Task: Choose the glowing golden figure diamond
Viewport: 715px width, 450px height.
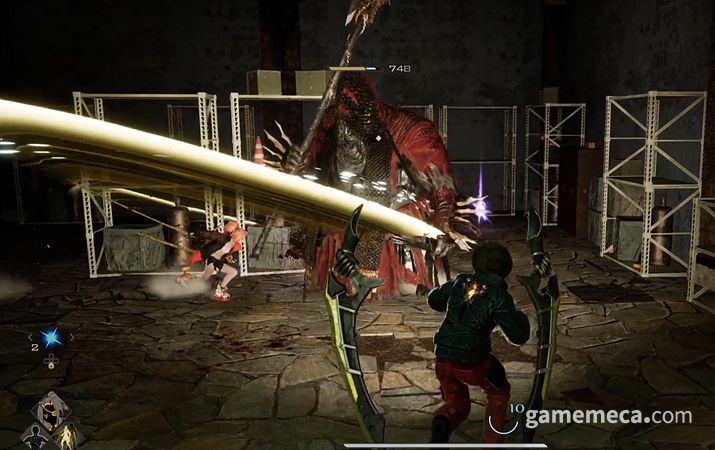Action: 68,437
